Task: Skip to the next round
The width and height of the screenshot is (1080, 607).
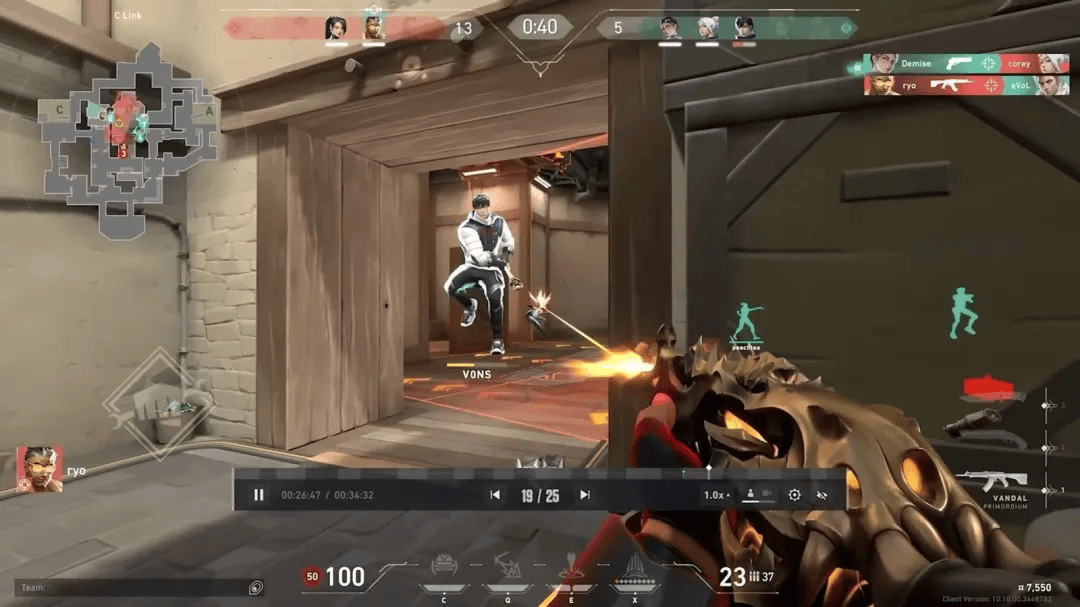Action: click(585, 495)
